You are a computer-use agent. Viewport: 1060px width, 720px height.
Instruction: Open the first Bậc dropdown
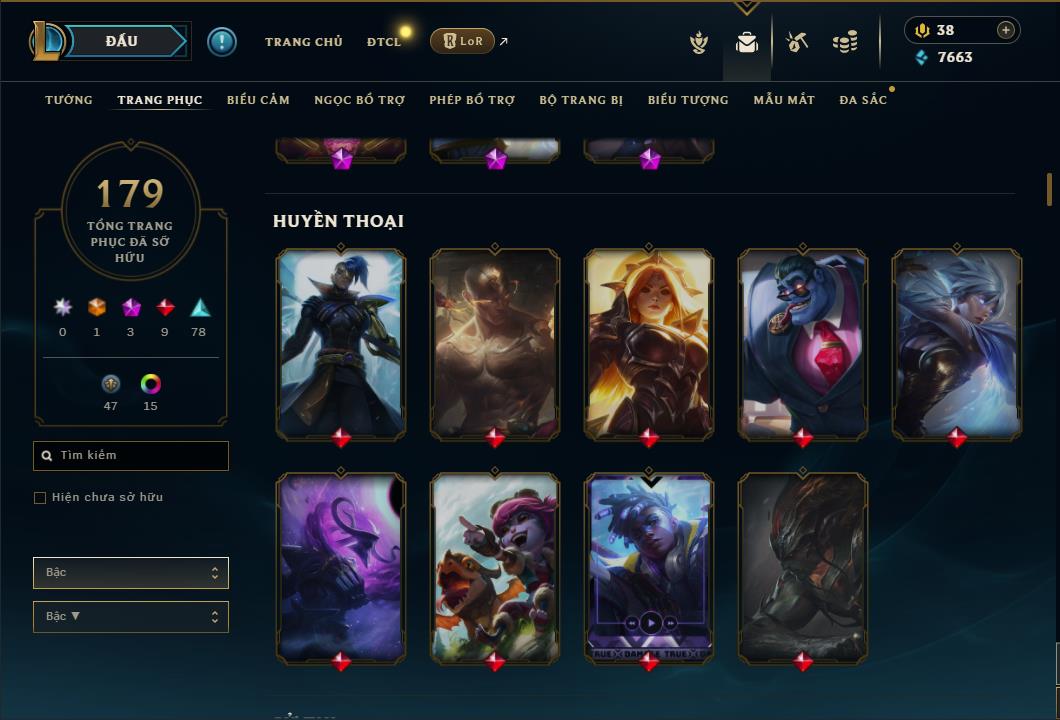131,573
